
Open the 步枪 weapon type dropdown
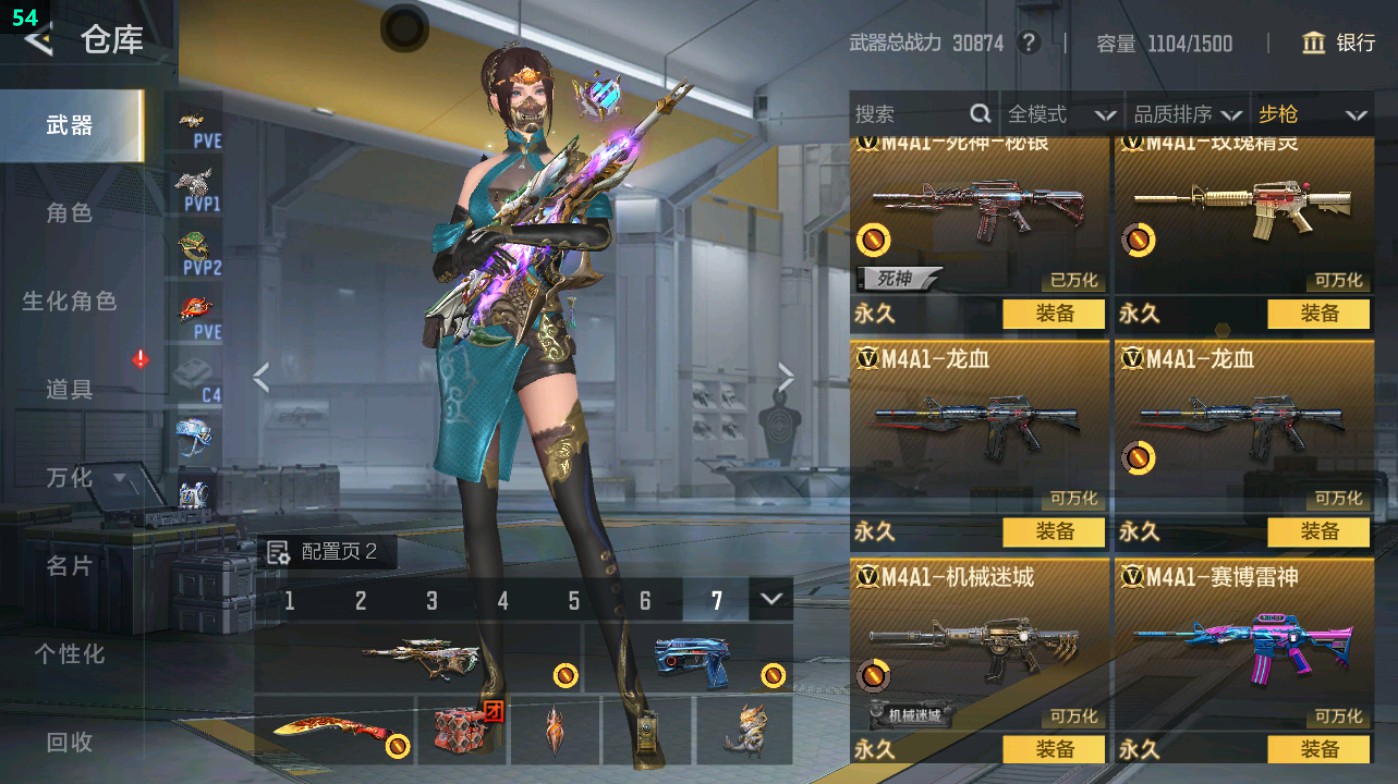(x=1311, y=115)
